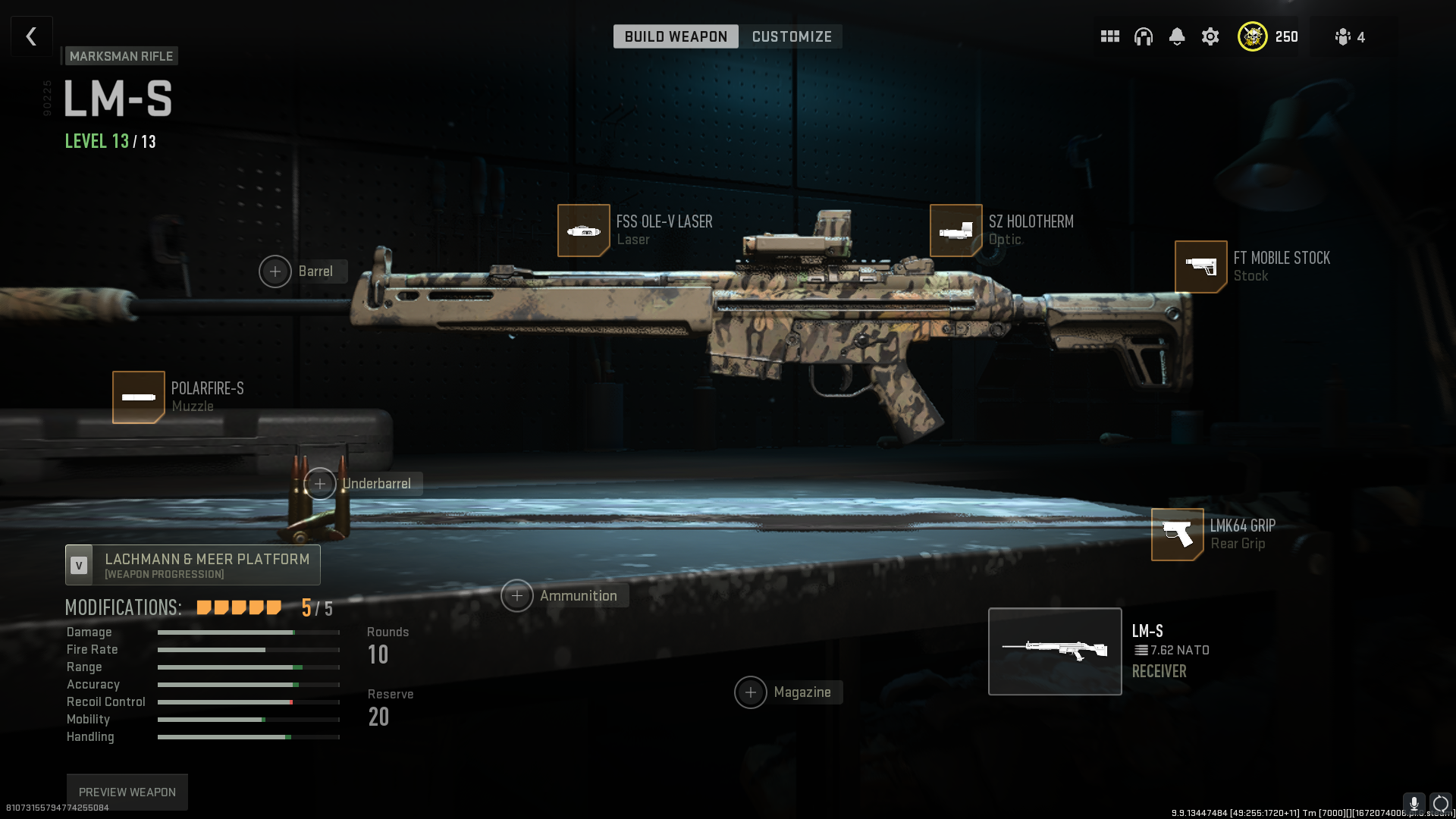The width and height of the screenshot is (1456, 819).
Task: Select the FSS OLE-V Laser slot
Action: [x=584, y=231]
